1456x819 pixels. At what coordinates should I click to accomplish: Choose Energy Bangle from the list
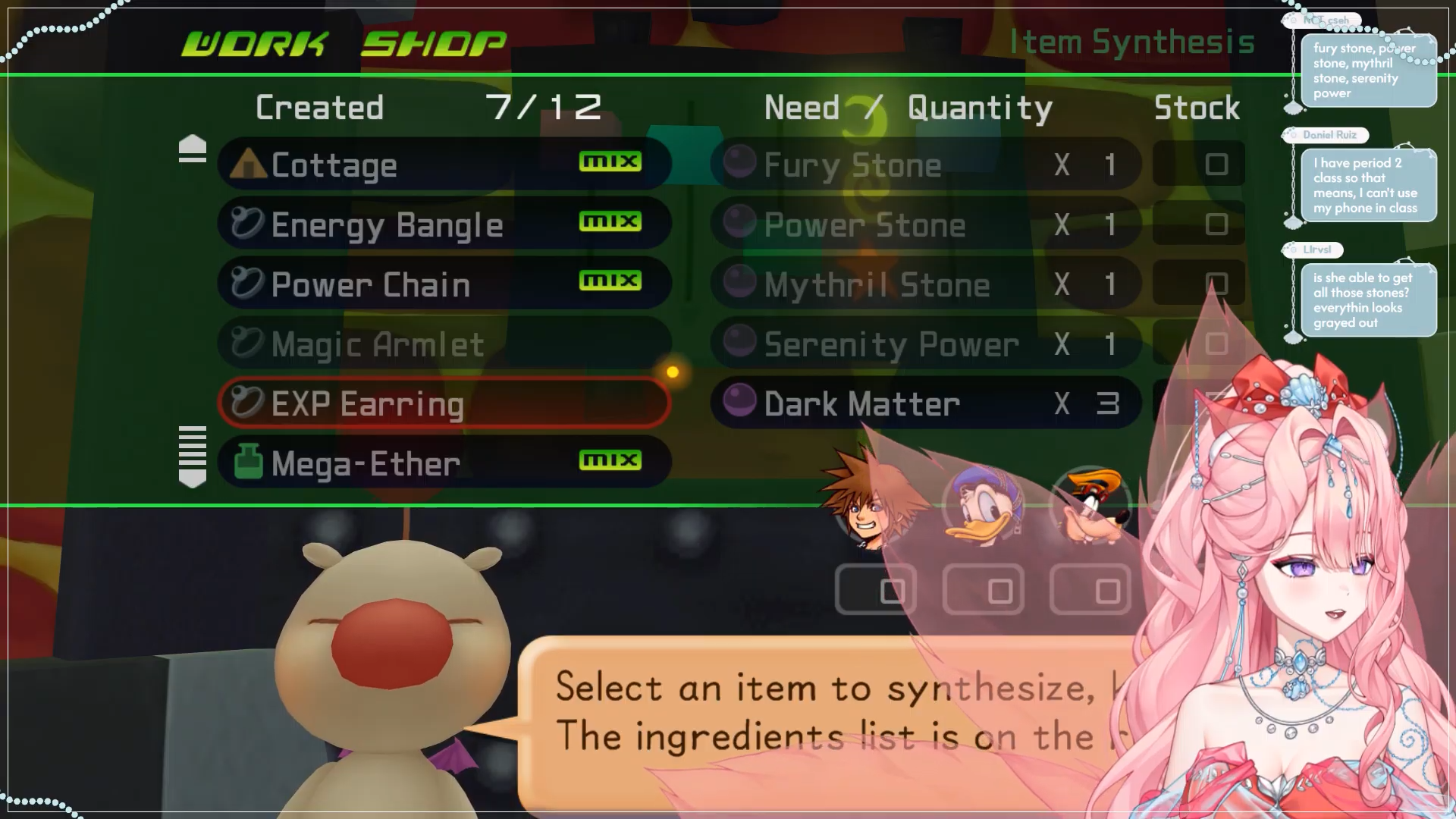pyautogui.click(x=444, y=224)
